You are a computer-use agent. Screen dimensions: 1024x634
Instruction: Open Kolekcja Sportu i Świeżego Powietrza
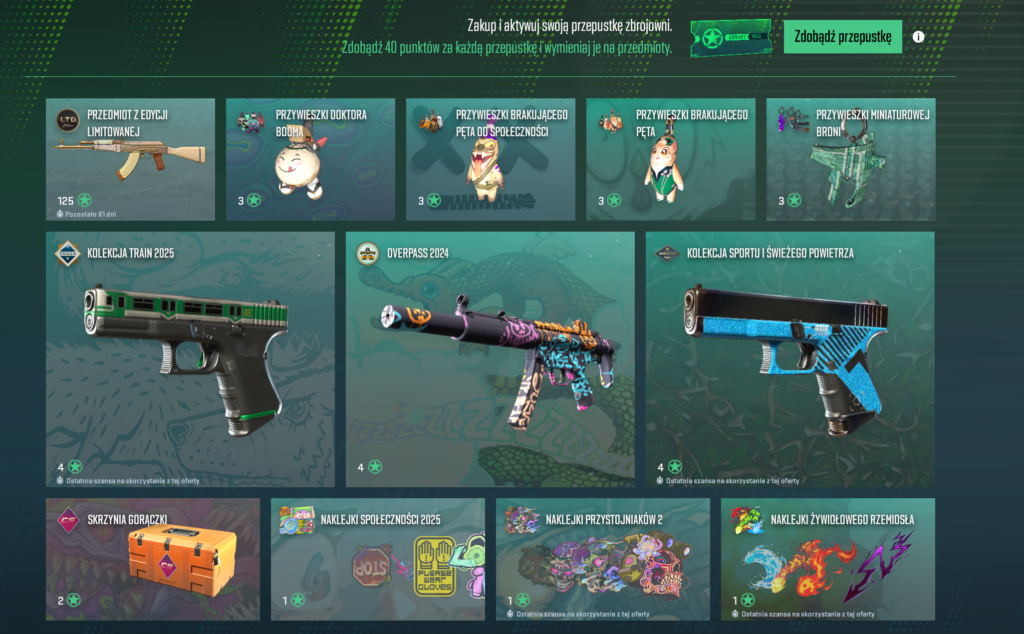(x=790, y=359)
